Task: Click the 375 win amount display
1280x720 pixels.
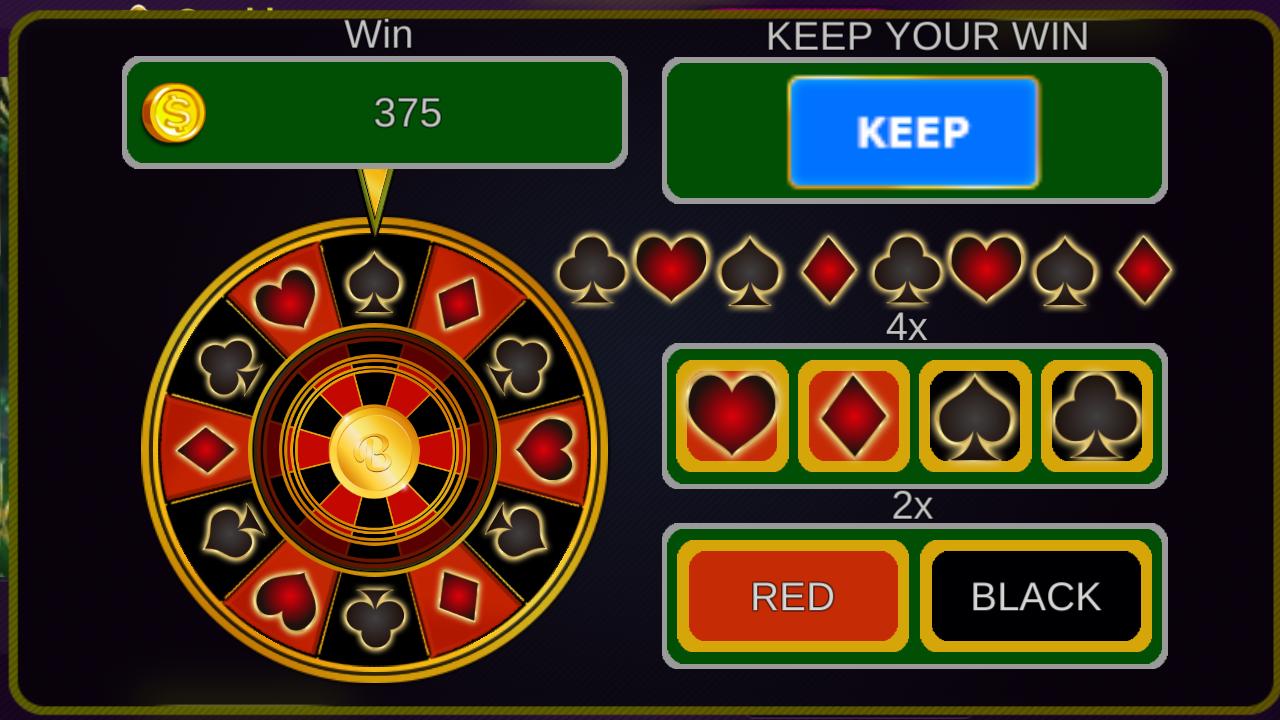Action: (x=404, y=112)
